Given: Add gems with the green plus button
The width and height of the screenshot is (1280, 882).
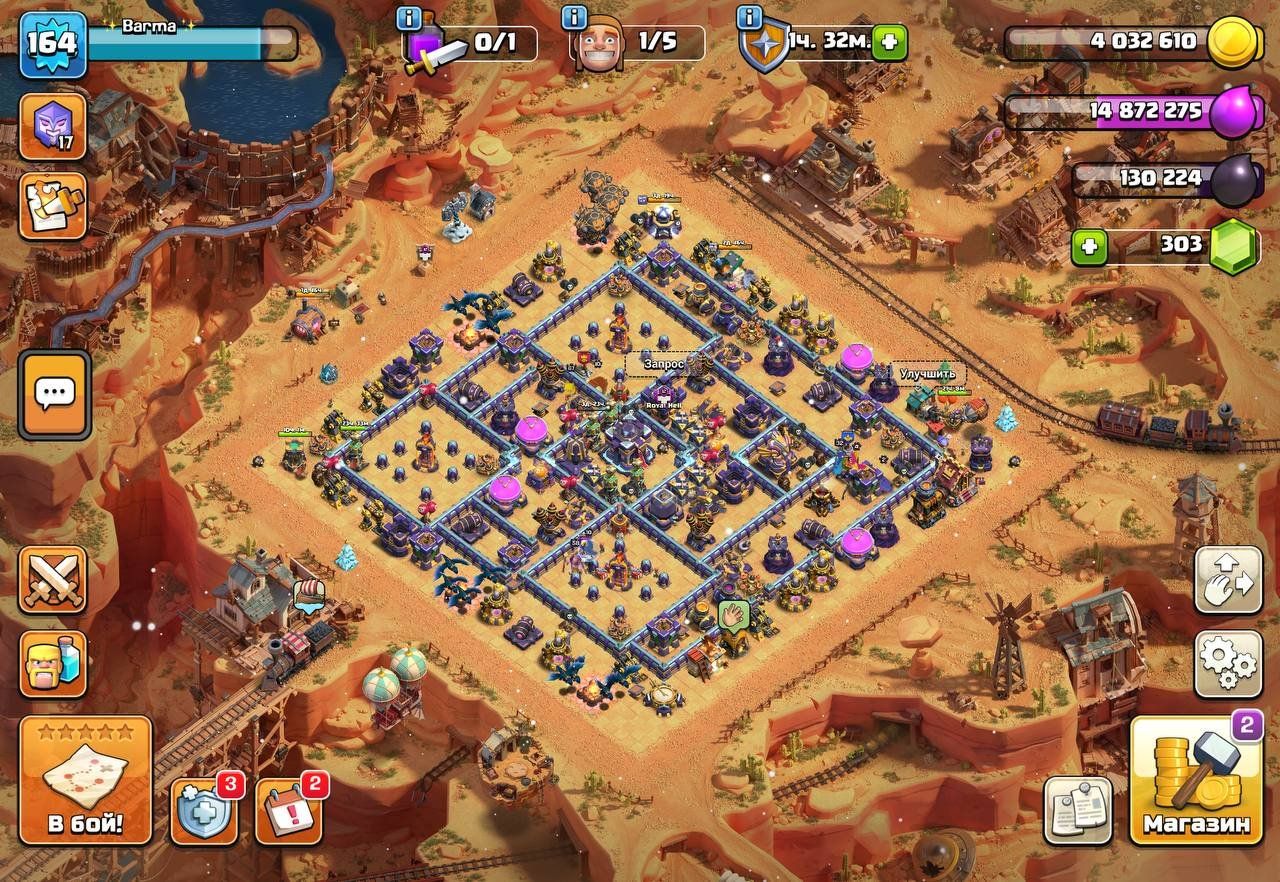Looking at the screenshot, I should click(1088, 246).
